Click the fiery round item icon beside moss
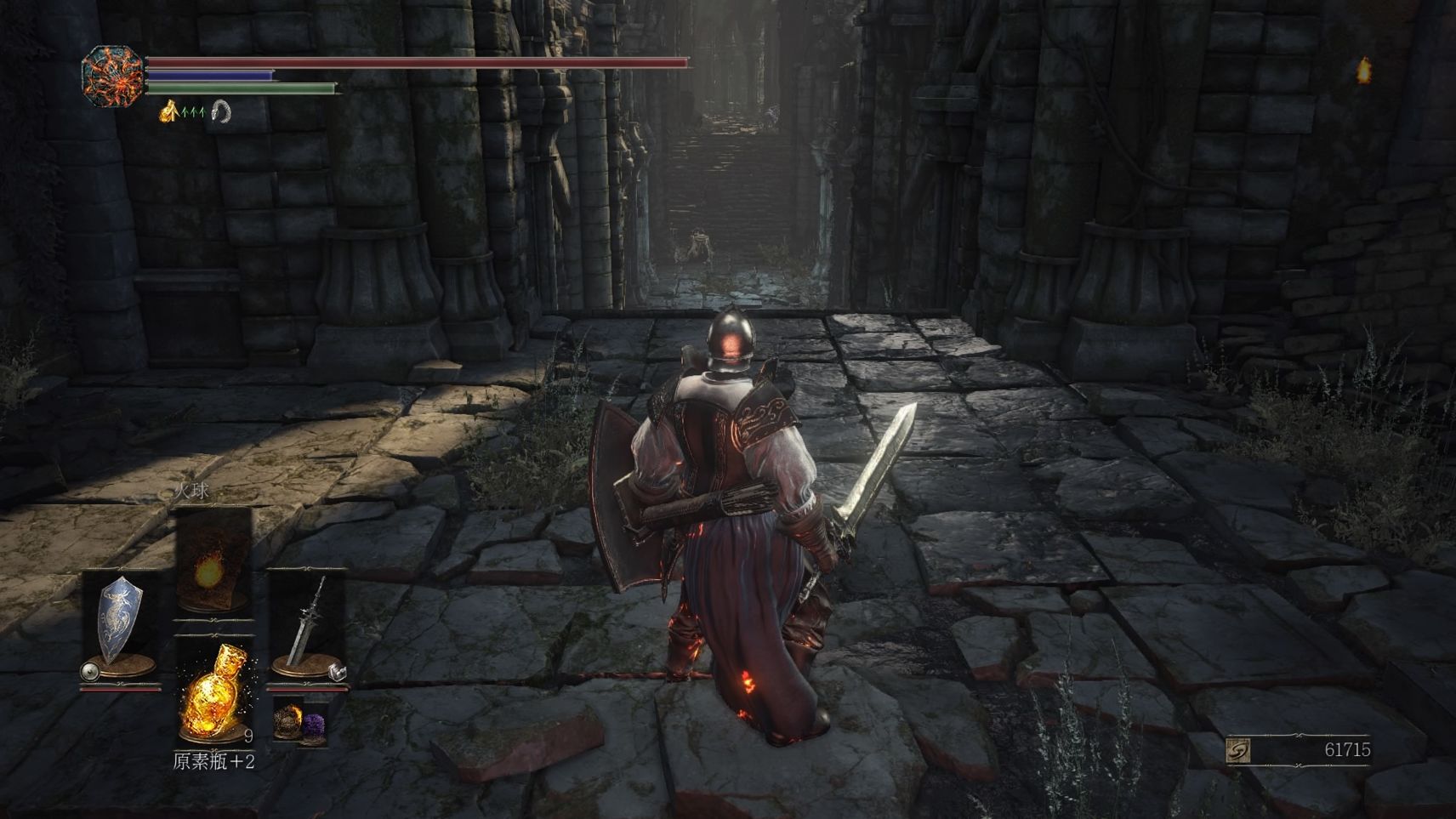The width and height of the screenshot is (1456, 819). [288, 721]
